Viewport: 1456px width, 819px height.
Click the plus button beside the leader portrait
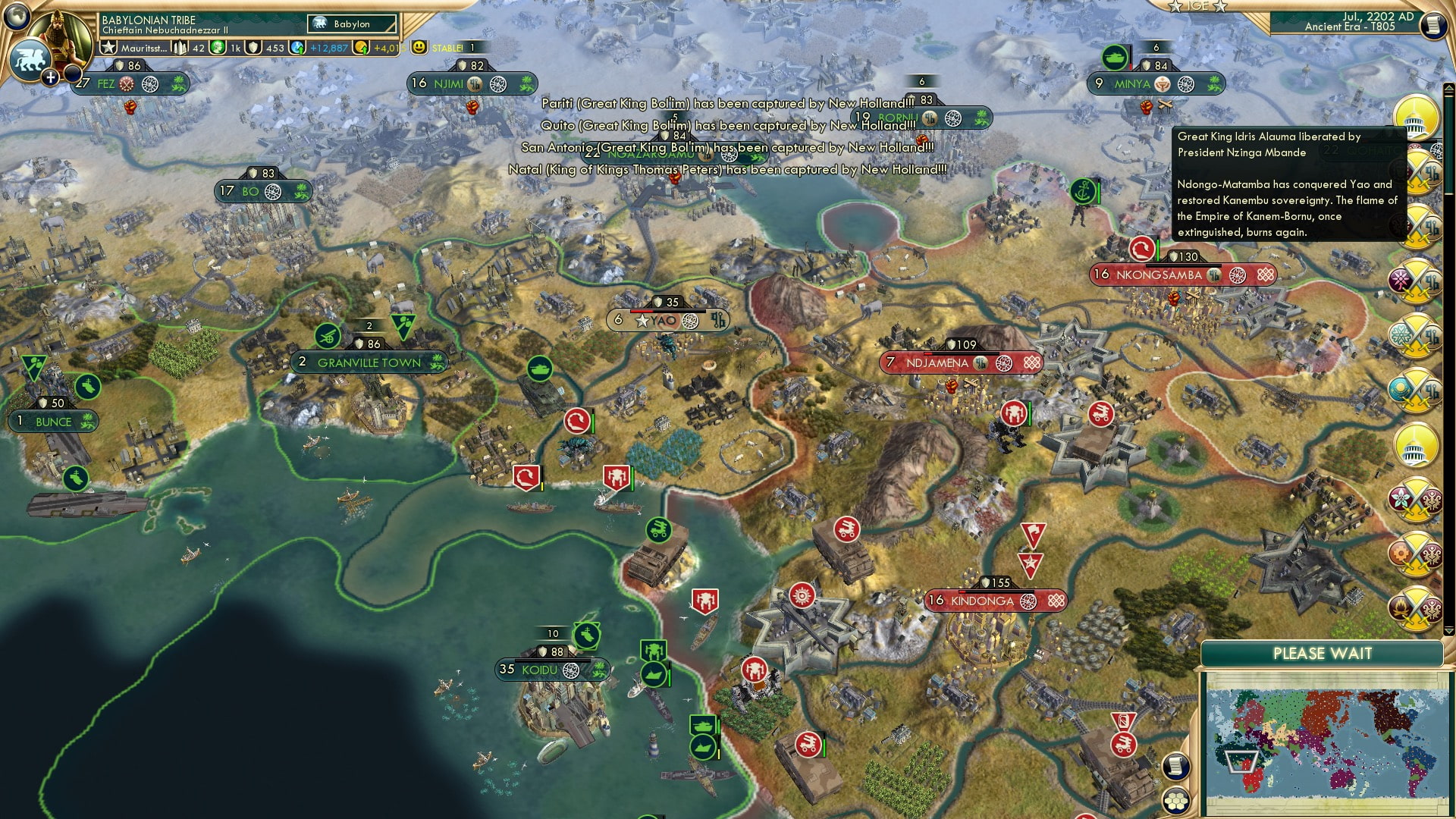50,77
